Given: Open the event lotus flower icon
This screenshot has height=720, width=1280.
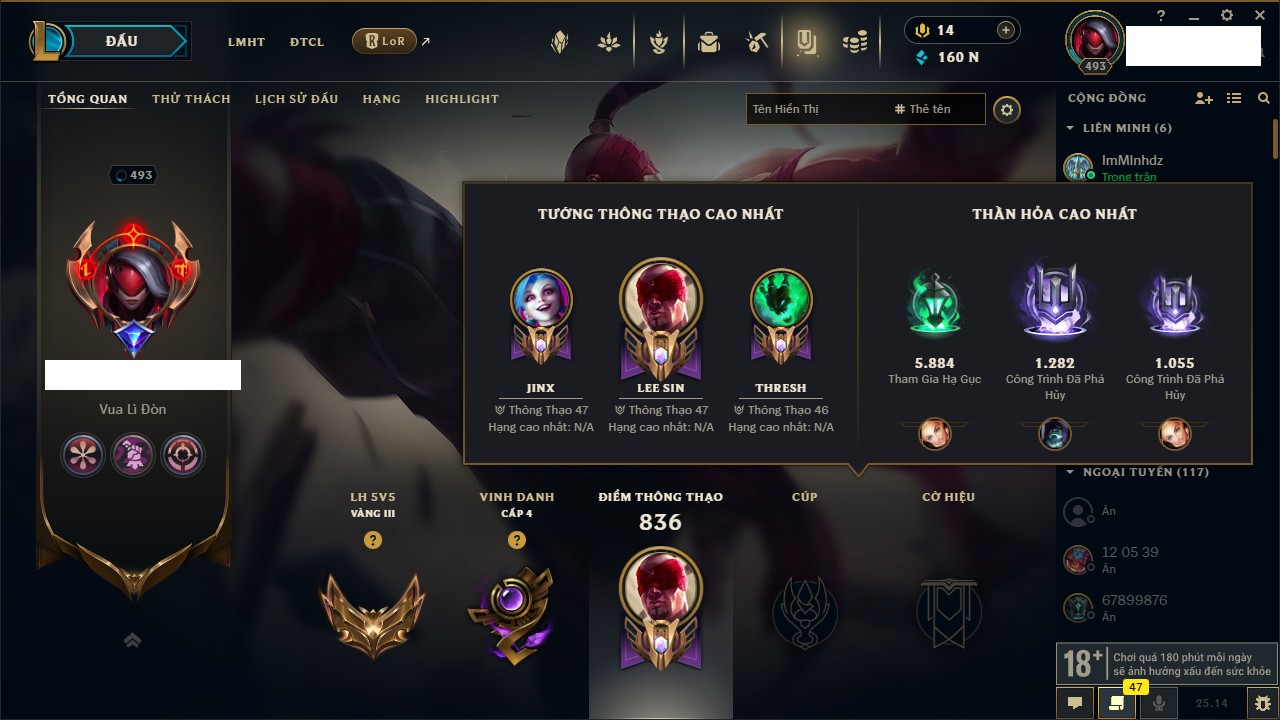Looking at the screenshot, I should [608, 41].
